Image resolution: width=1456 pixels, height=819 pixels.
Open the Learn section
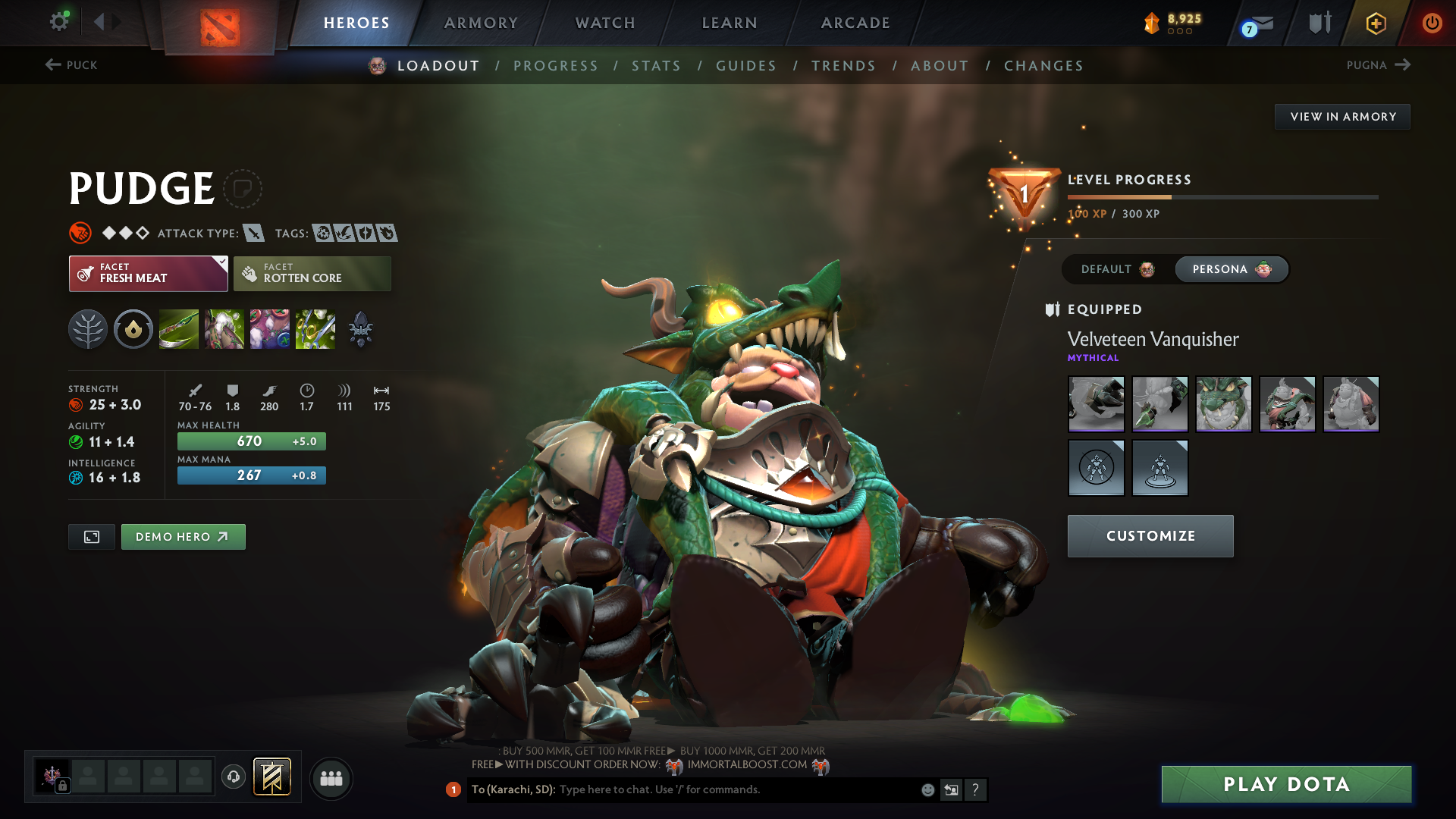tap(730, 23)
